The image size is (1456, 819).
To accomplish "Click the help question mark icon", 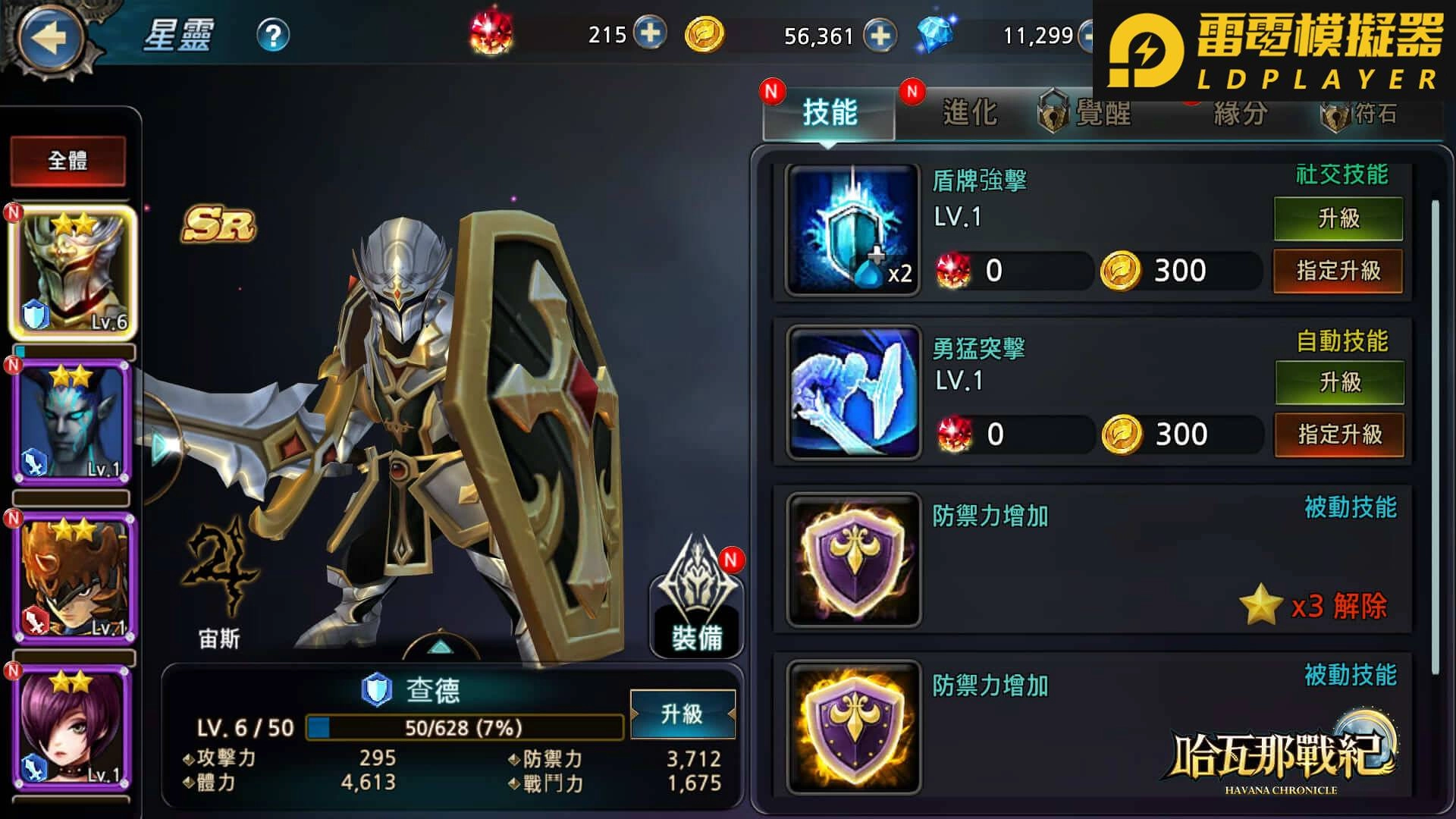I will [x=275, y=33].
